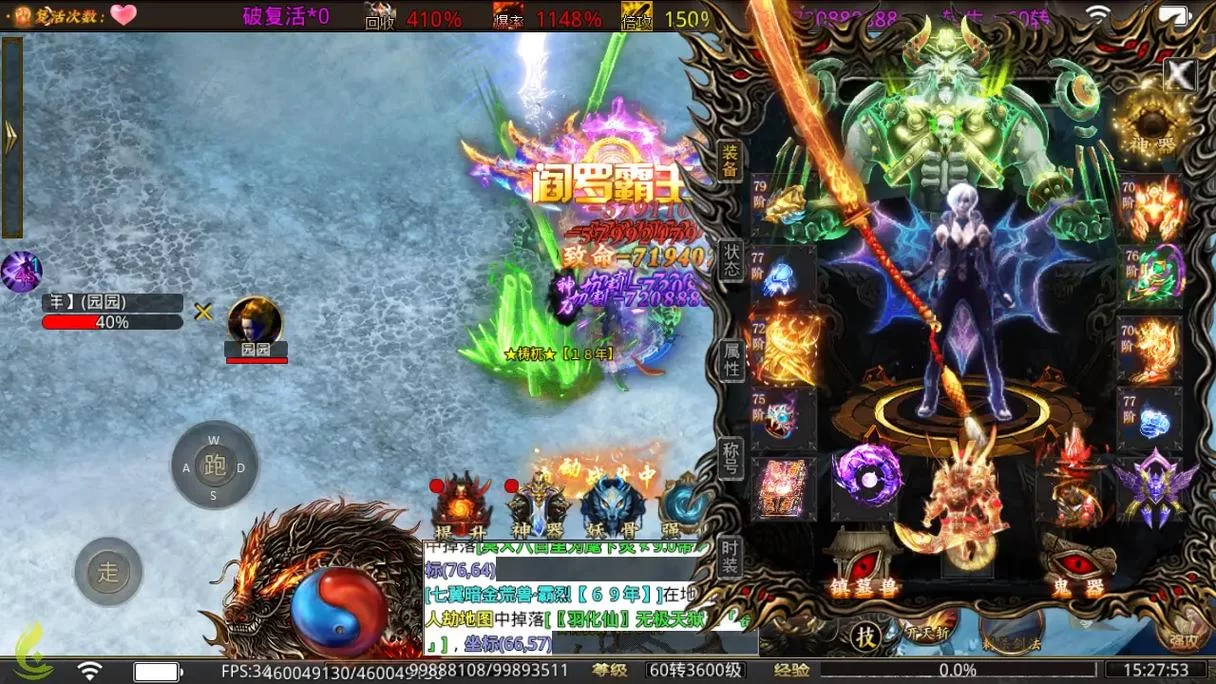Select the 镇墓兽 red eye slot
Image resolution: width=1216 pixels, height=684 pixels.
coord(862,565)
